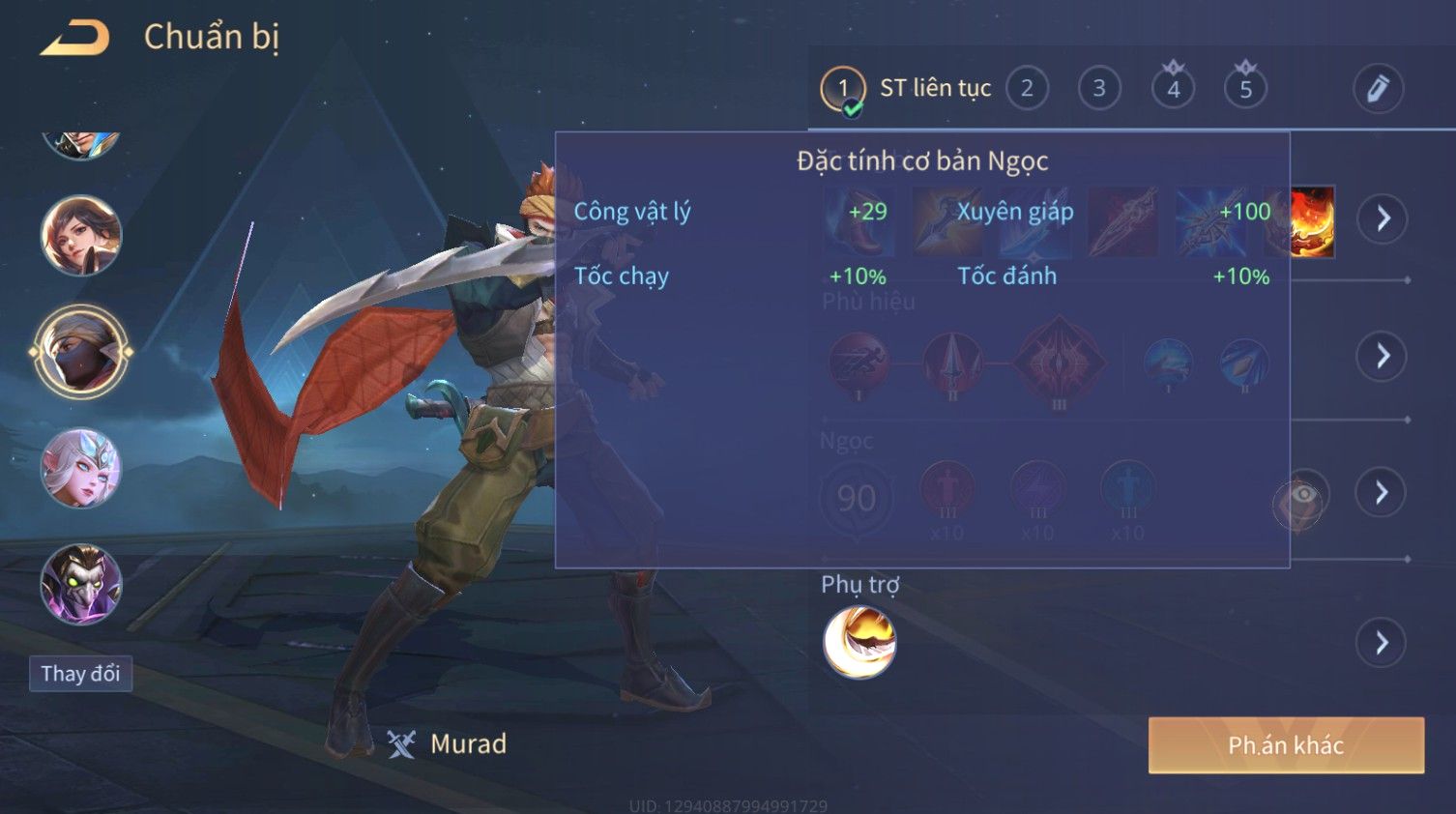This screenshot has width=1456, height=814.
Task: Go back using the return arrow
Action: coord(74,38)
